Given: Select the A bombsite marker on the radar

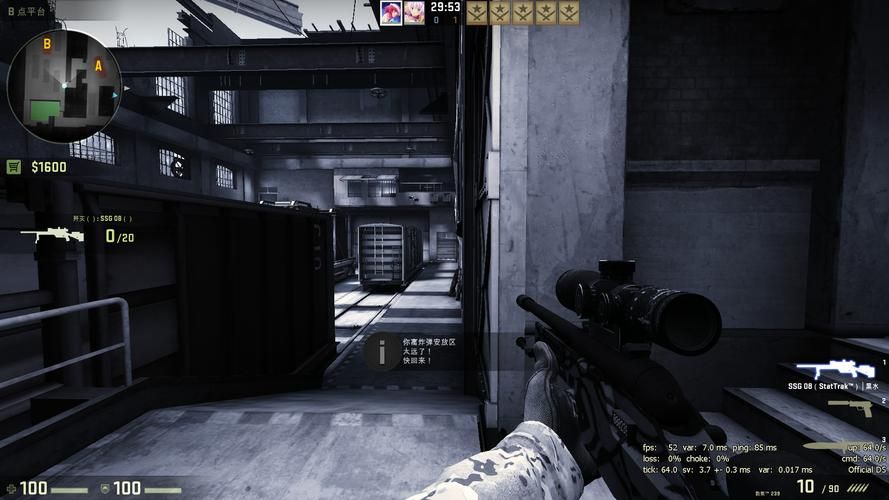Looking at the screenshot, I should [x=98, y=66].
